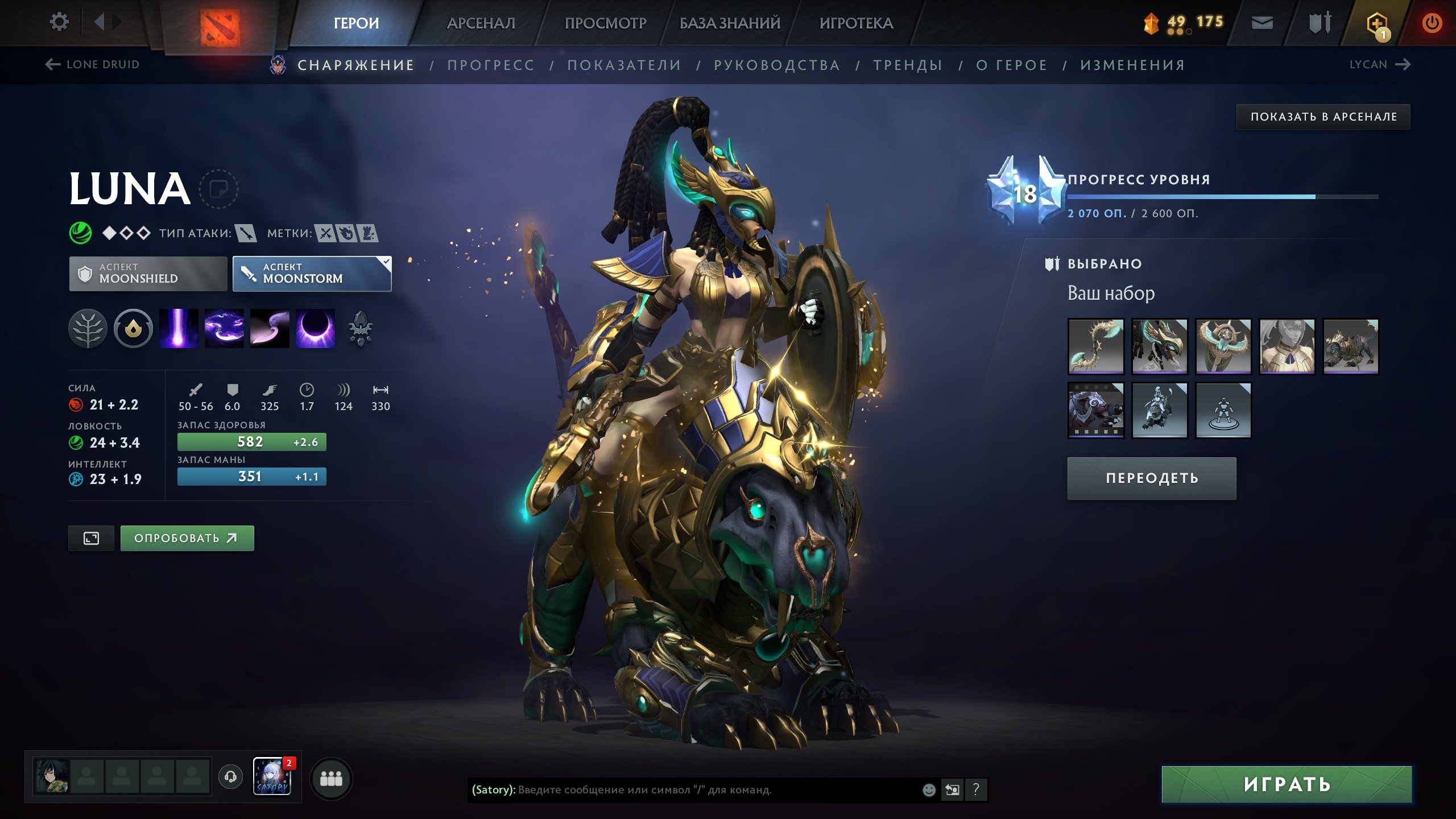The width and height of the screenshot is (1456, 819).
Task: Select the Moonshield aspect
Action: (147, 274)
